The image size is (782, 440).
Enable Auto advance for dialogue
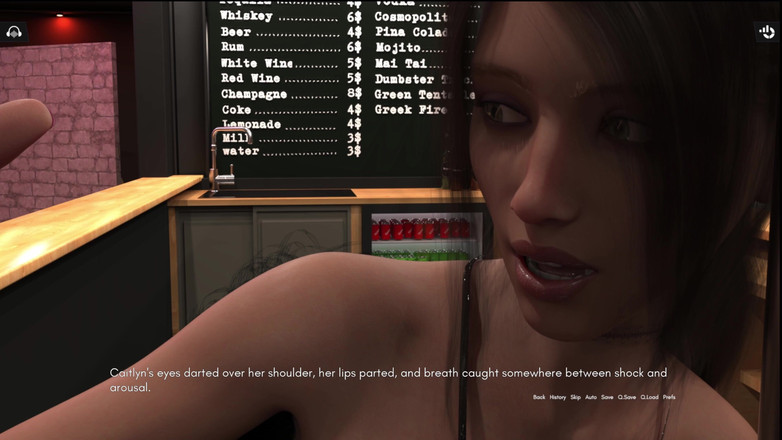[x=591, y=397]
